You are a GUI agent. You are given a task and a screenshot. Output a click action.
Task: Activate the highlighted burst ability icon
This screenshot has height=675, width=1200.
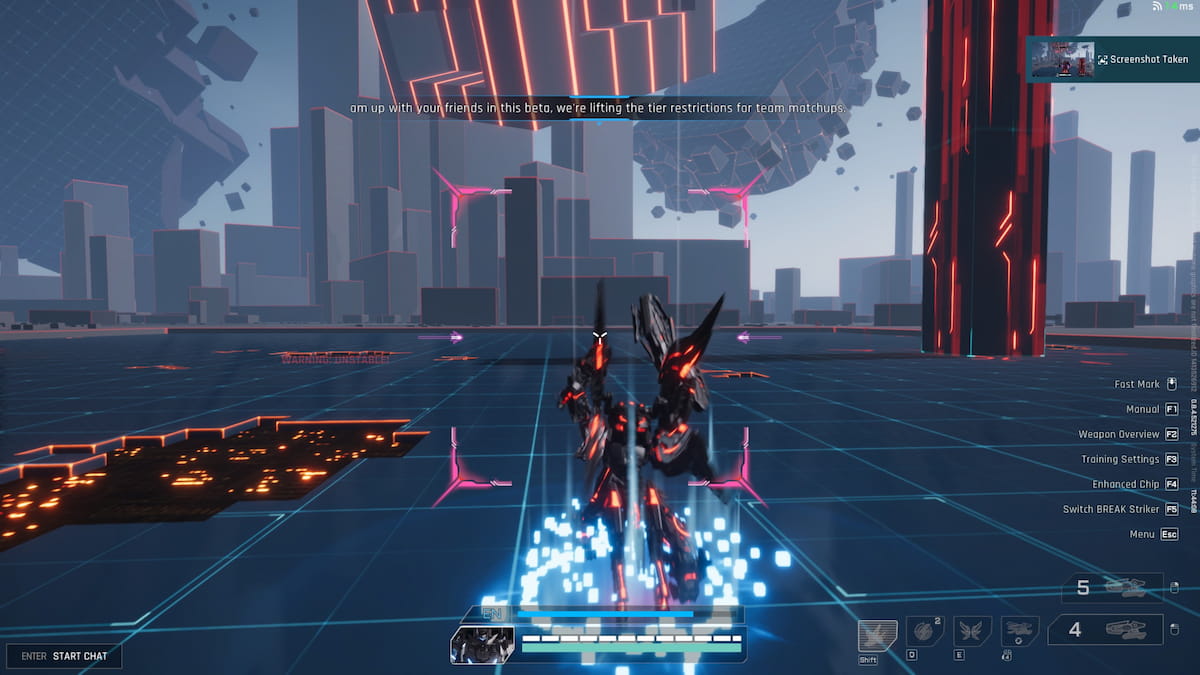click(x=877, y=634)
